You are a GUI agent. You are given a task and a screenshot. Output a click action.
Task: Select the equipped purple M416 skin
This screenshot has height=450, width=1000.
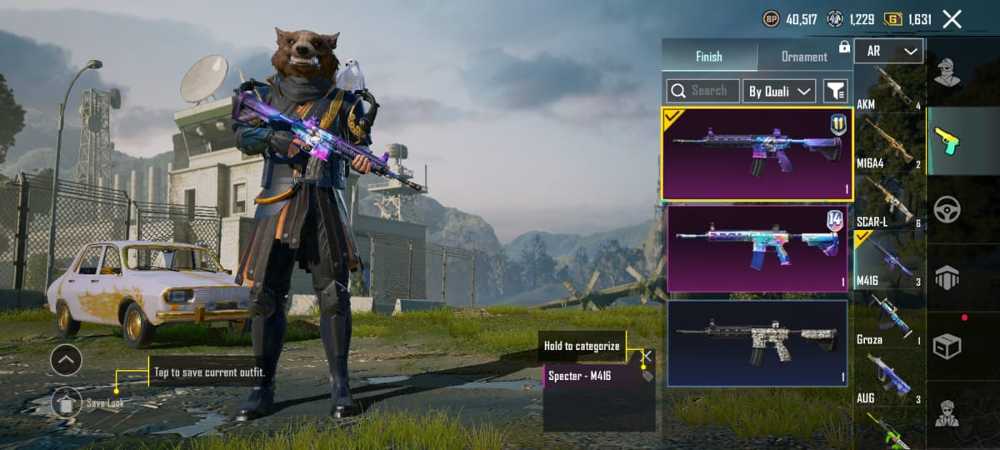(757, 153)
